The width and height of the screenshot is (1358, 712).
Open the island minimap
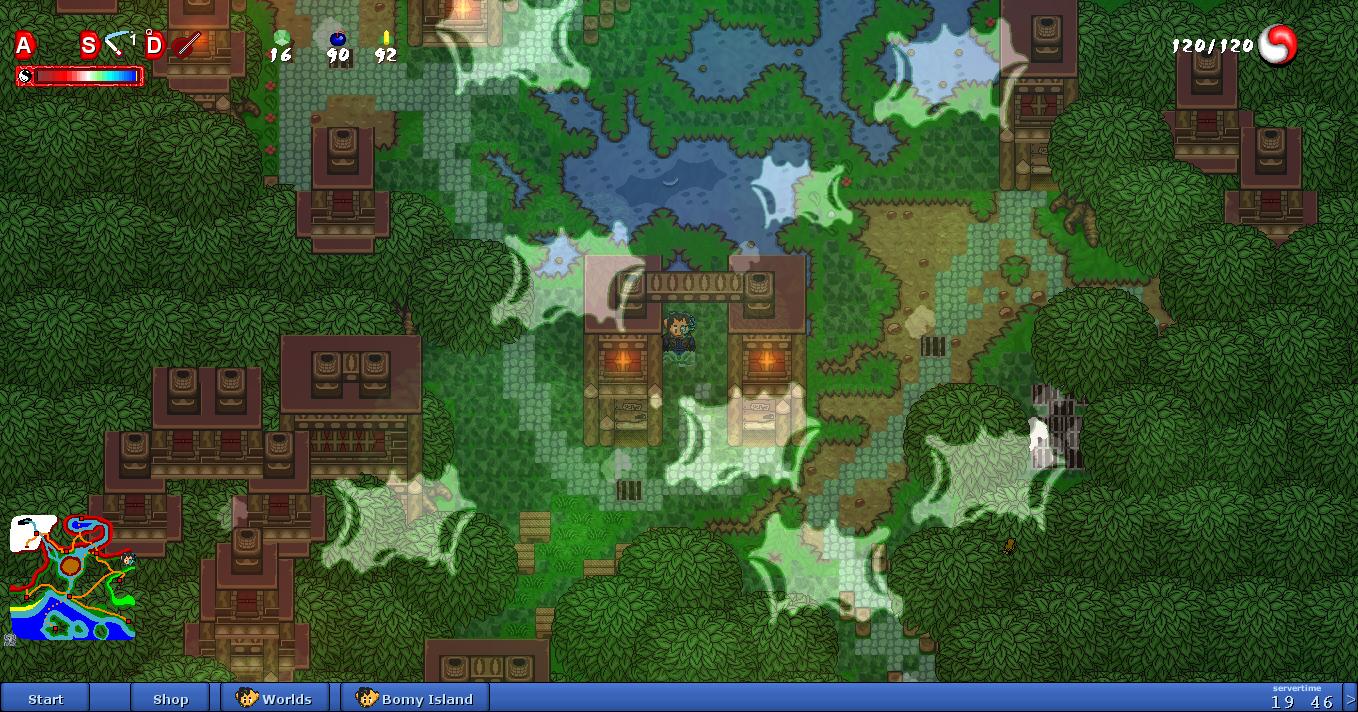point(72,578)
